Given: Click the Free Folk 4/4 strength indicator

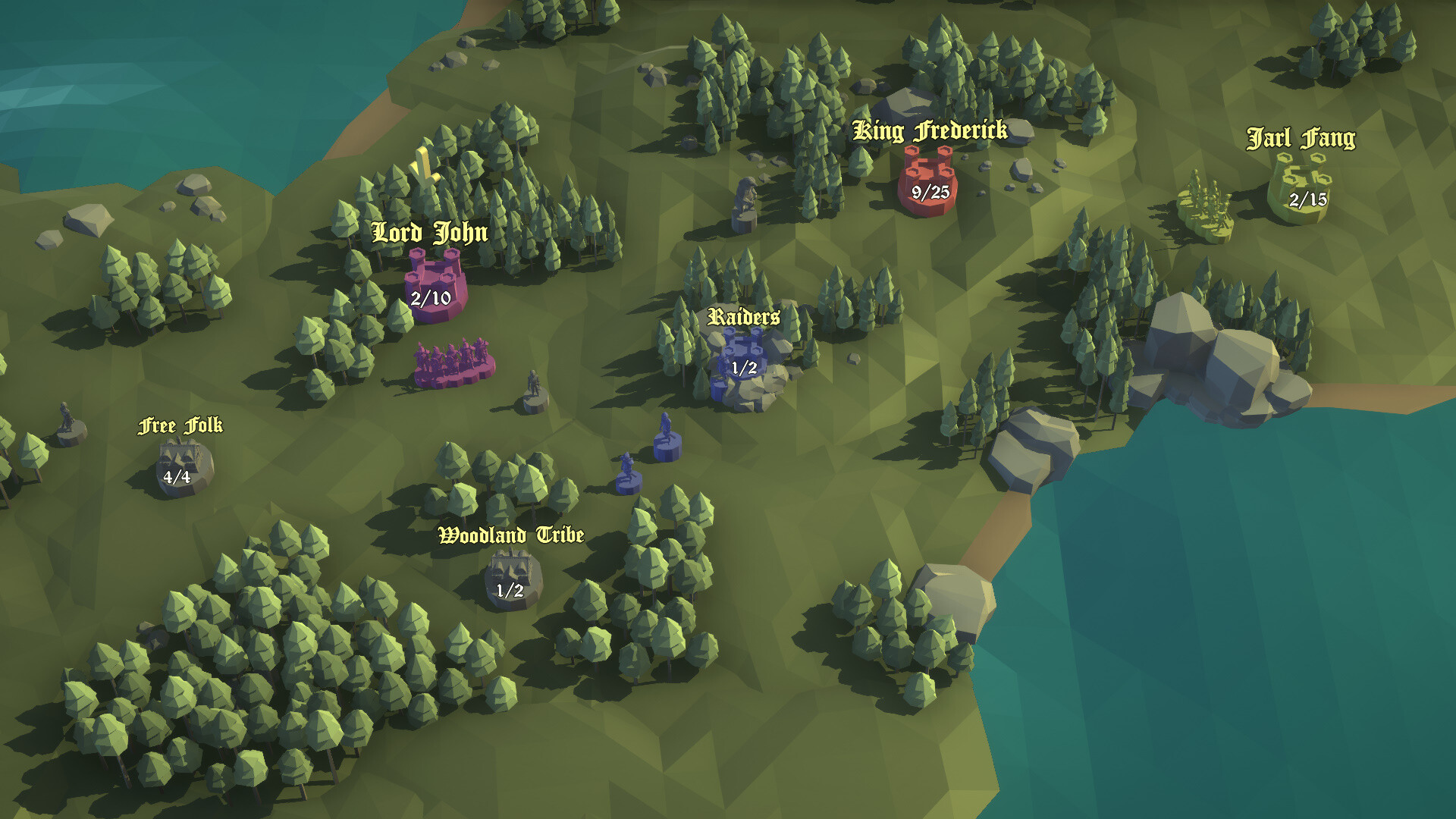Looking at the screenshot, I should [176, 478].
